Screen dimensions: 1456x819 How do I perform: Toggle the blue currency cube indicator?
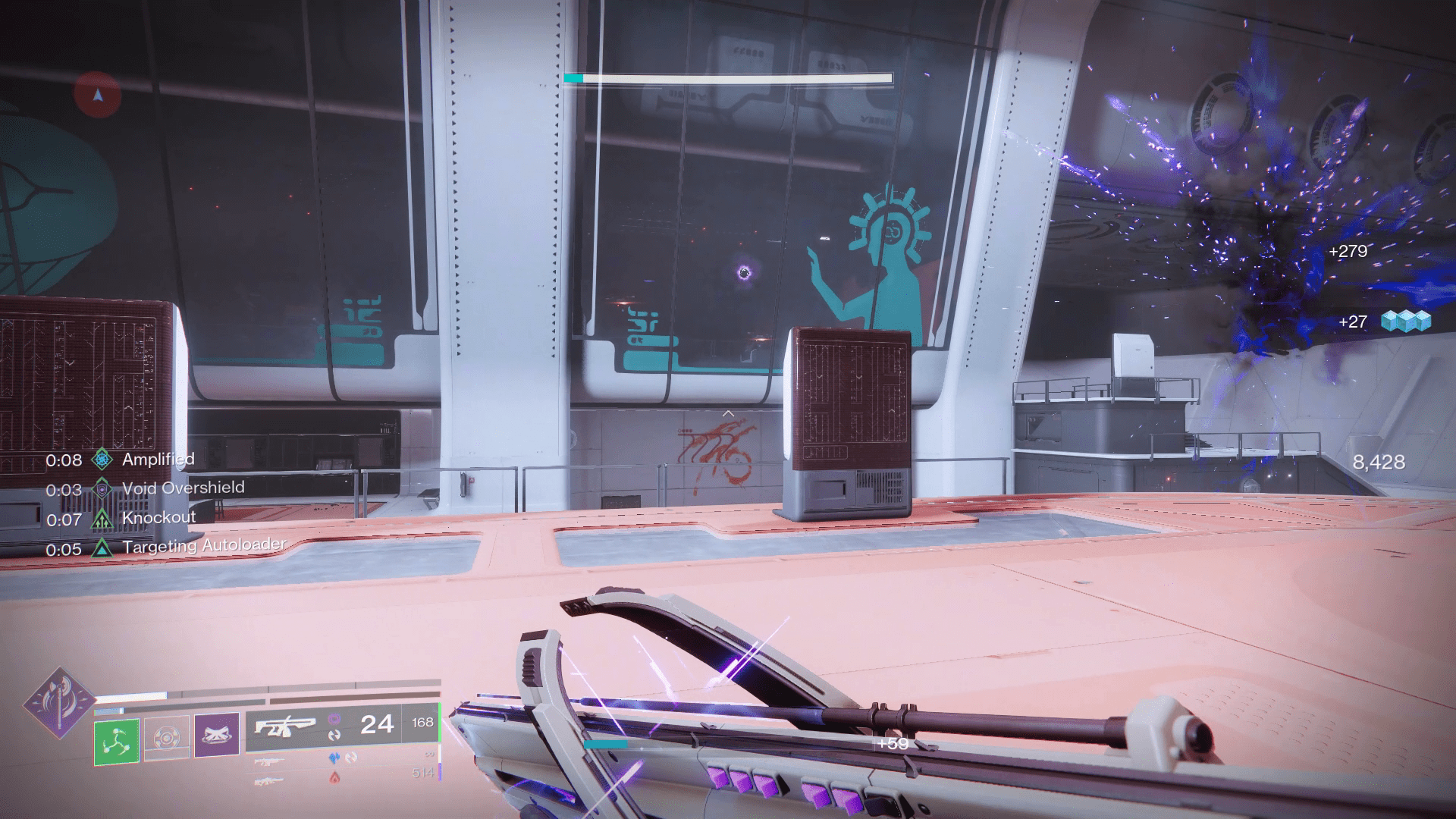coord(1407,322)
